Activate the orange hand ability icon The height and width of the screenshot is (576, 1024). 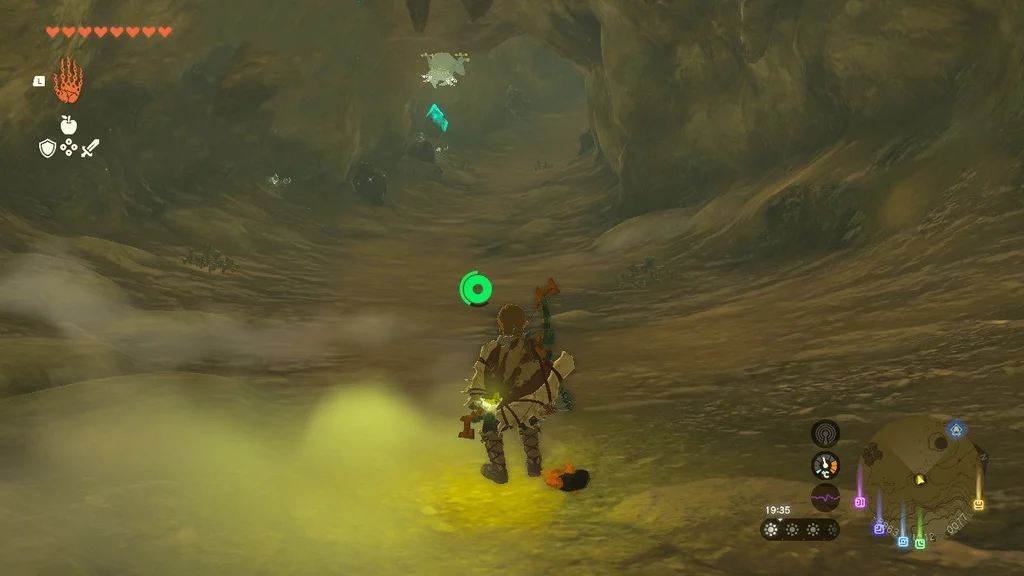tap(68, 81)
